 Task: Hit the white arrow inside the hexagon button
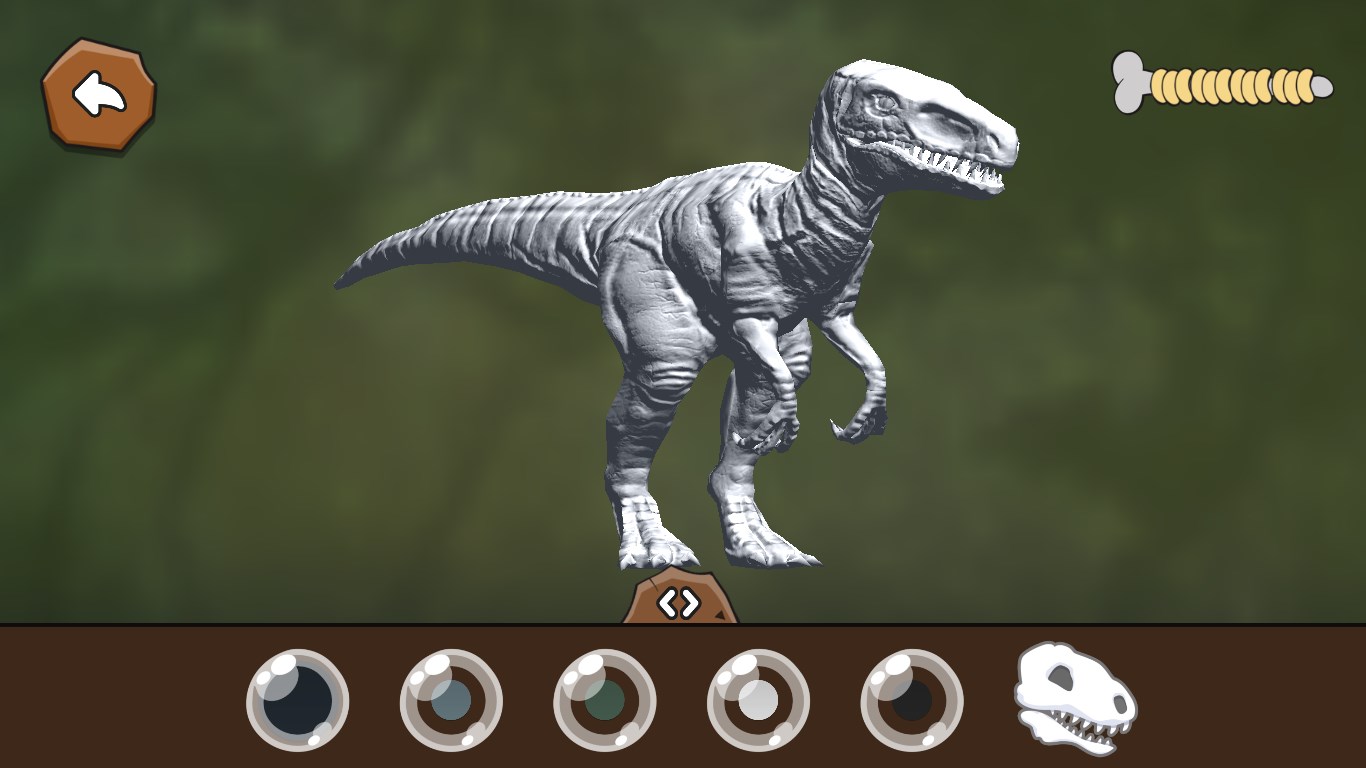tap(97, 95)
